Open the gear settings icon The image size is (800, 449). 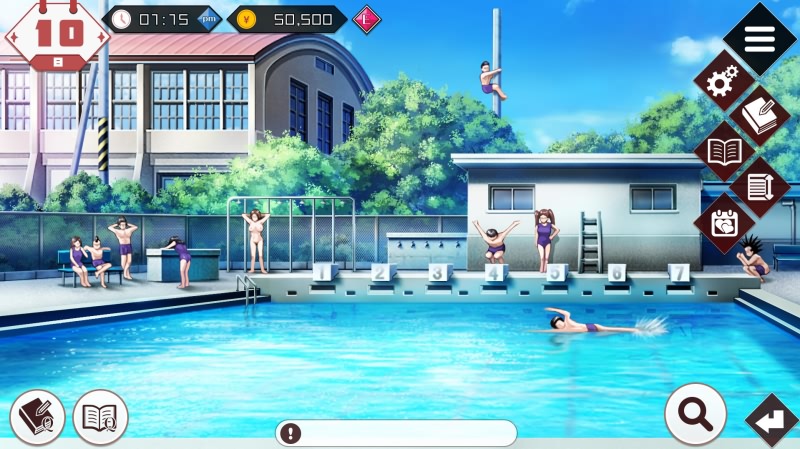(x=724, y=83)
